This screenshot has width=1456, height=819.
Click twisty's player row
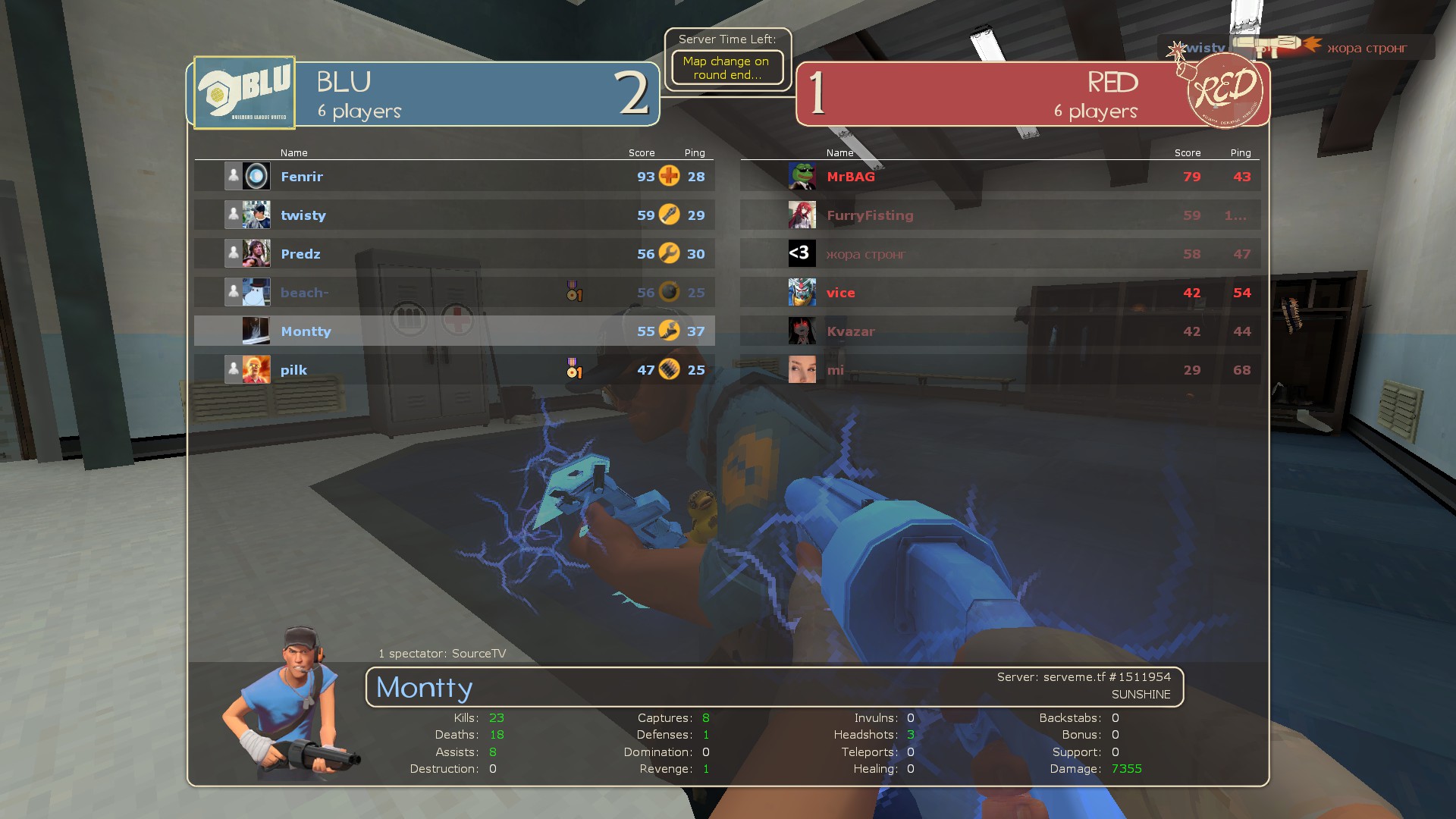[x=453, y=215]
